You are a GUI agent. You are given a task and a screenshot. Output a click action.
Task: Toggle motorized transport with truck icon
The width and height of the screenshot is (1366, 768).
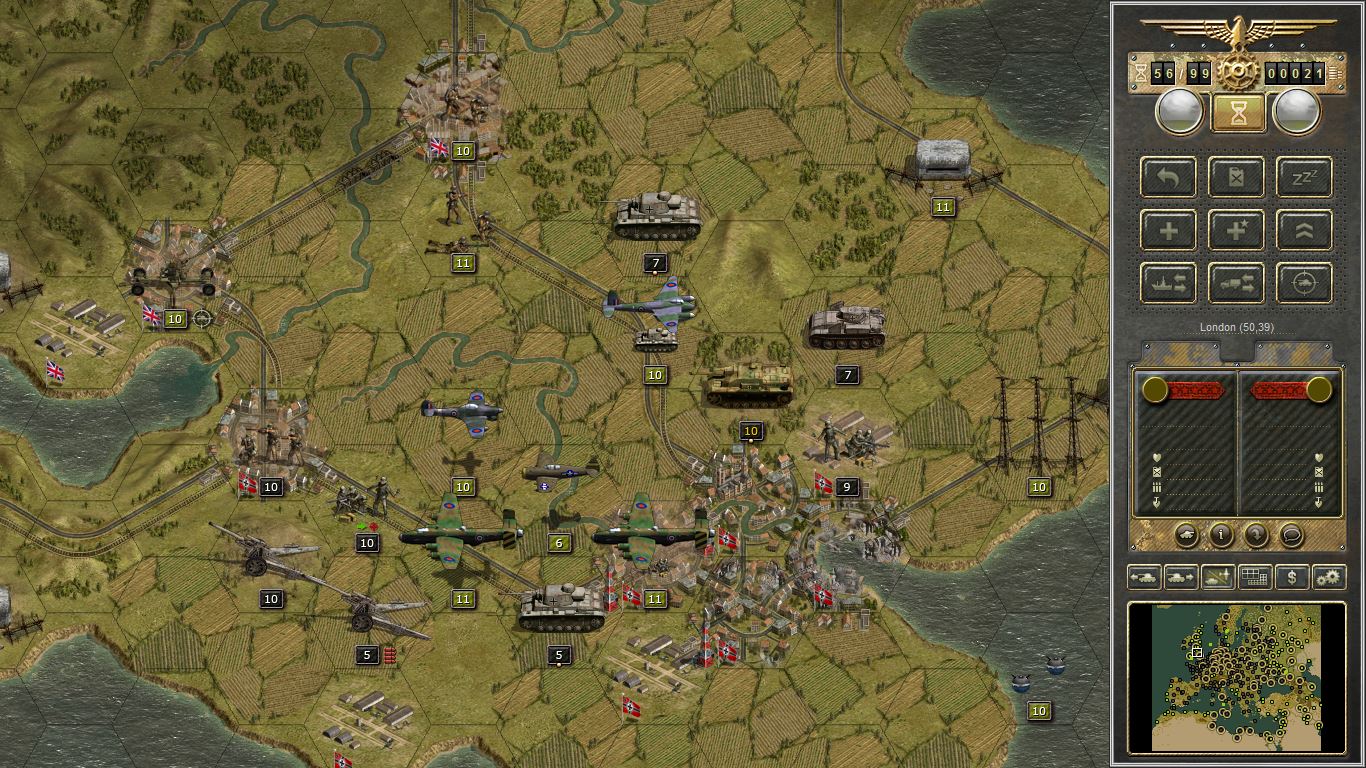pyautogui.click(x=1235, y=283)
